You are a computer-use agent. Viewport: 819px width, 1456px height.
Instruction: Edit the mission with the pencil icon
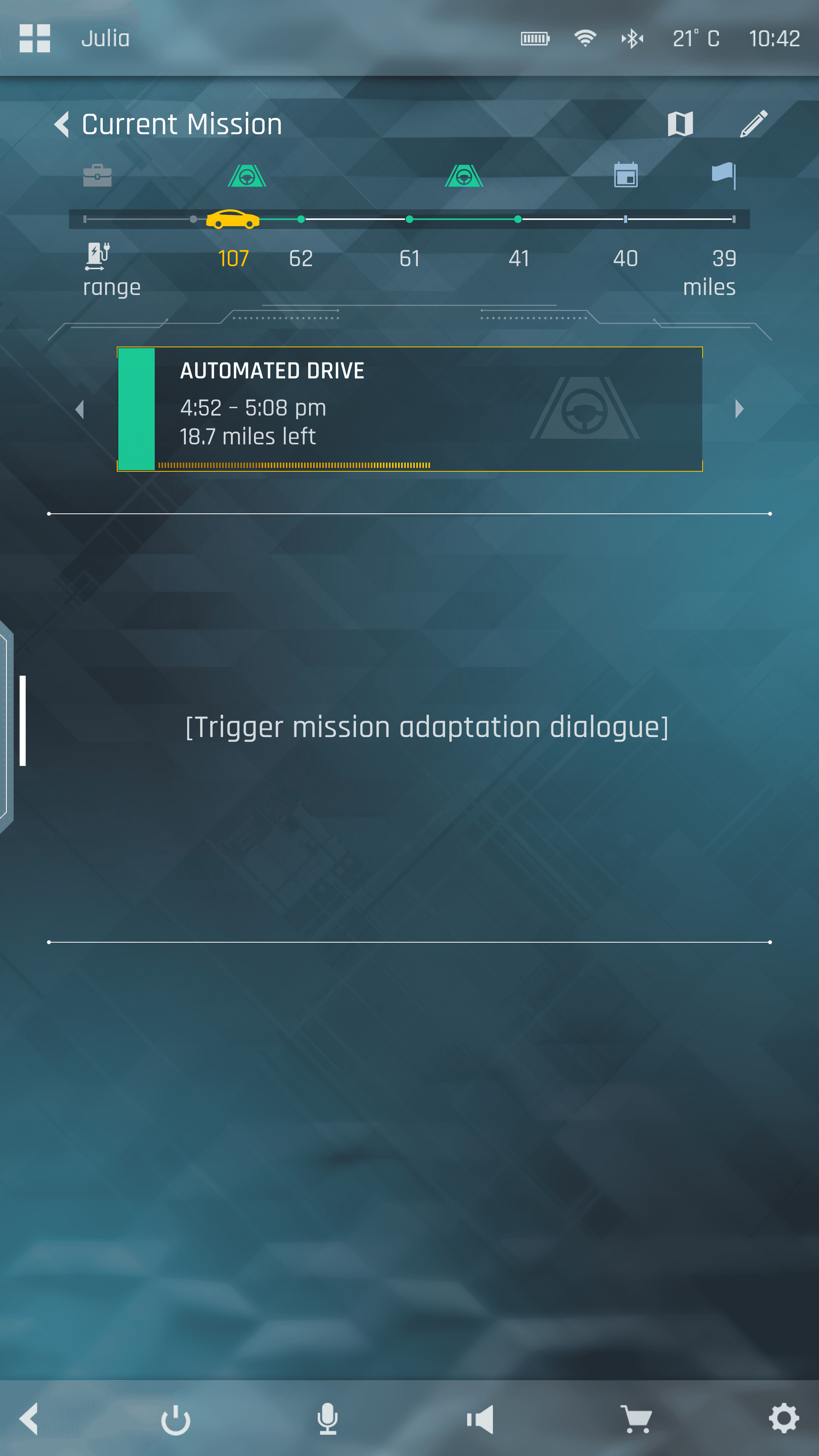[753, 124]
